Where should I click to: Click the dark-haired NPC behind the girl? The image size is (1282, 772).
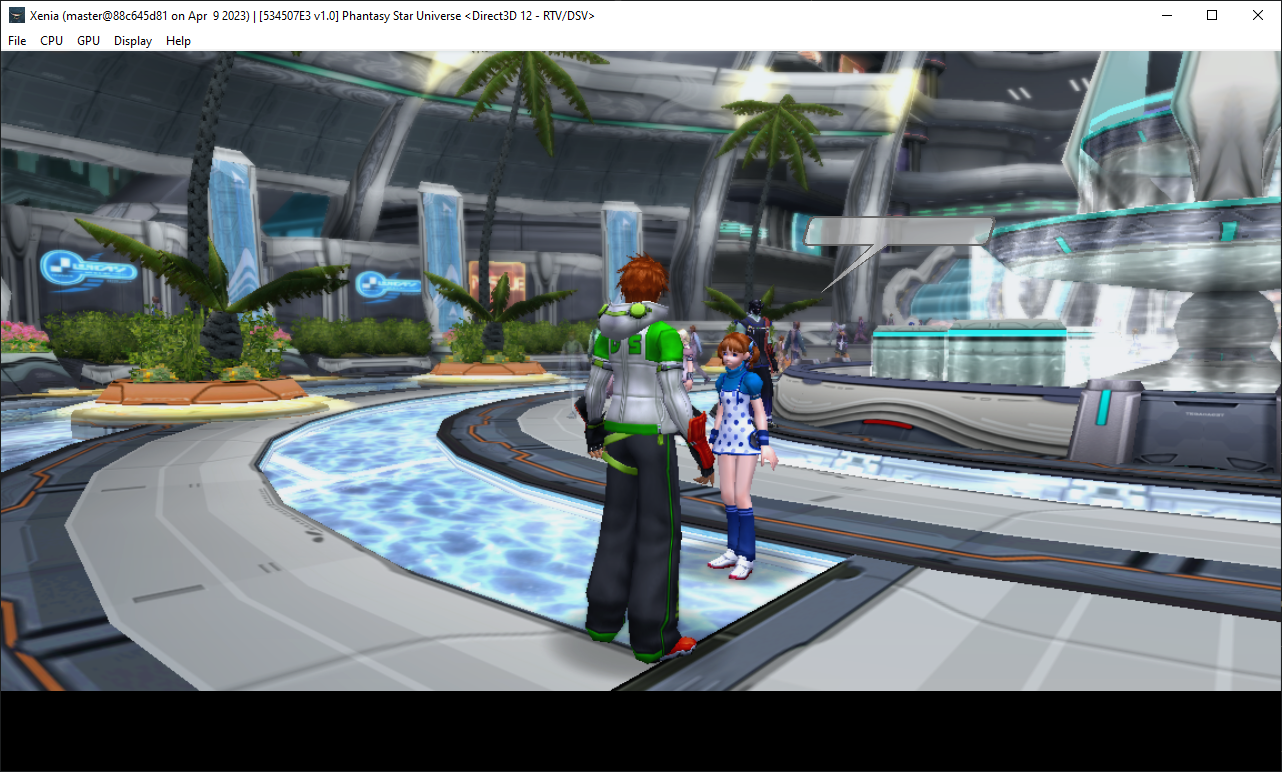point(757,330)
